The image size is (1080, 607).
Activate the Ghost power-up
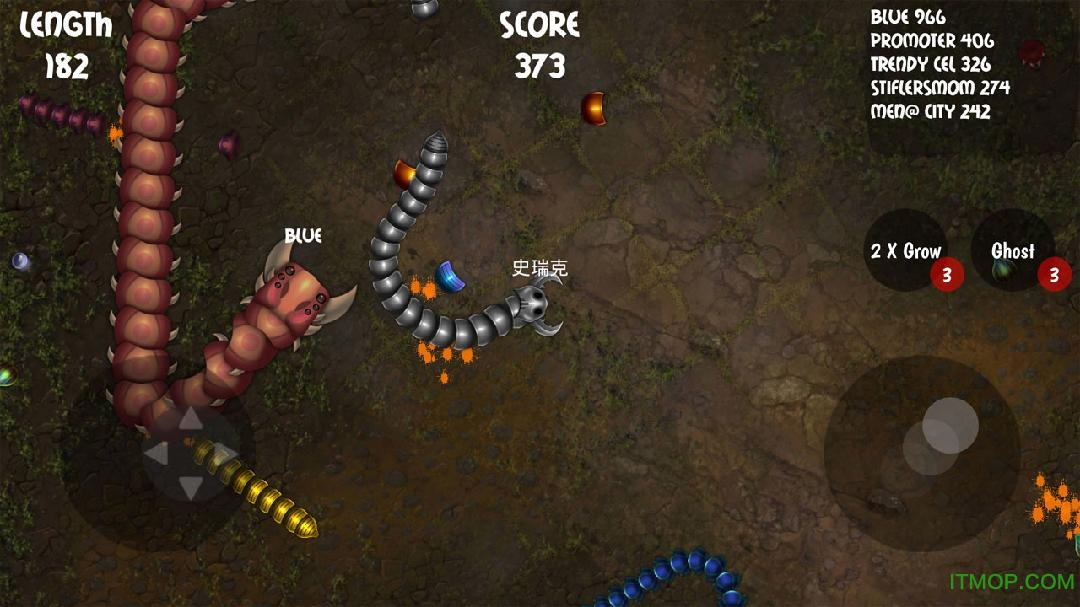[x=1012, y=251]
